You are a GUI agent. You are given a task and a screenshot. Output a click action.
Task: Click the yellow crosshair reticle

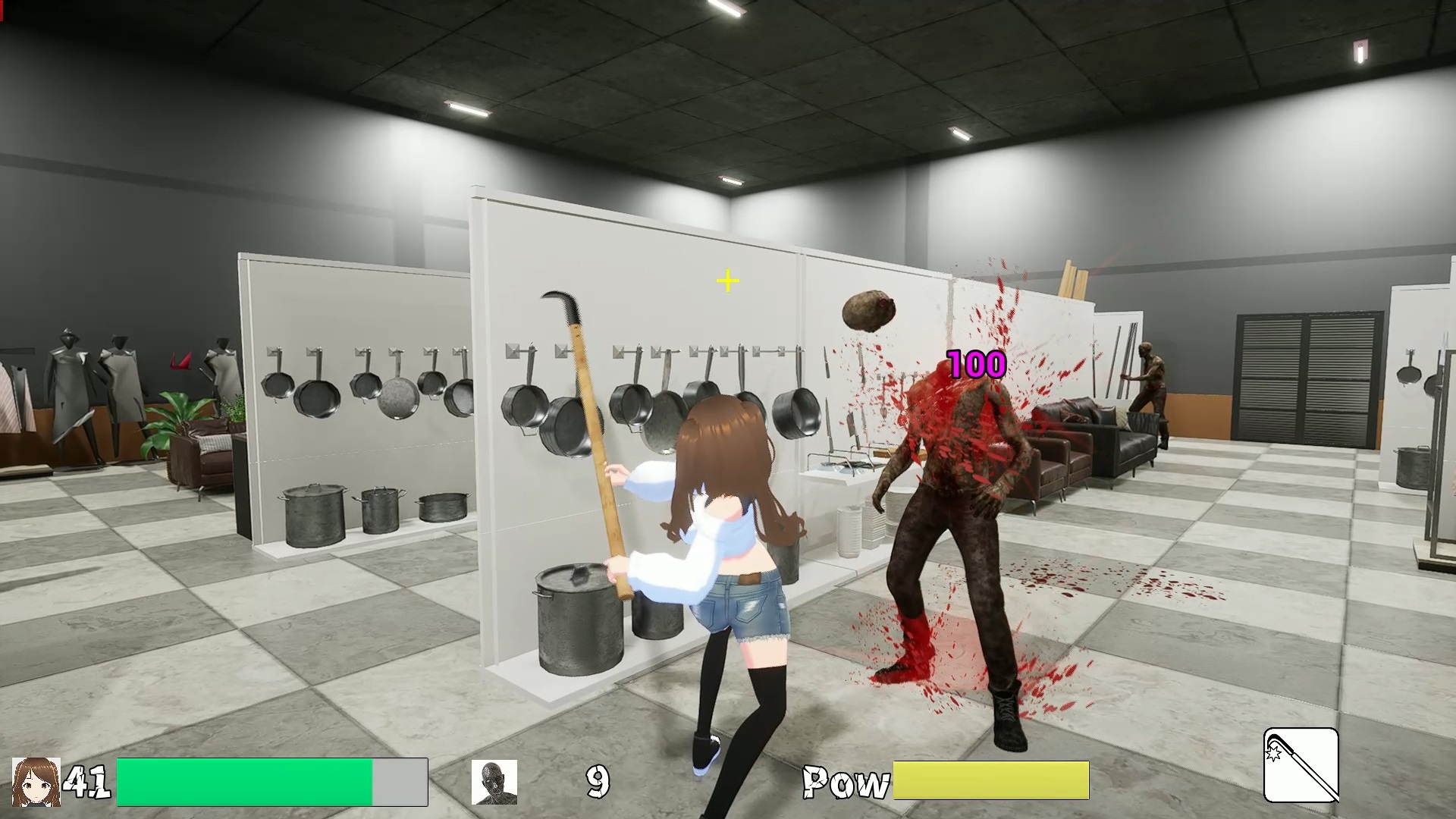(726, 280)
